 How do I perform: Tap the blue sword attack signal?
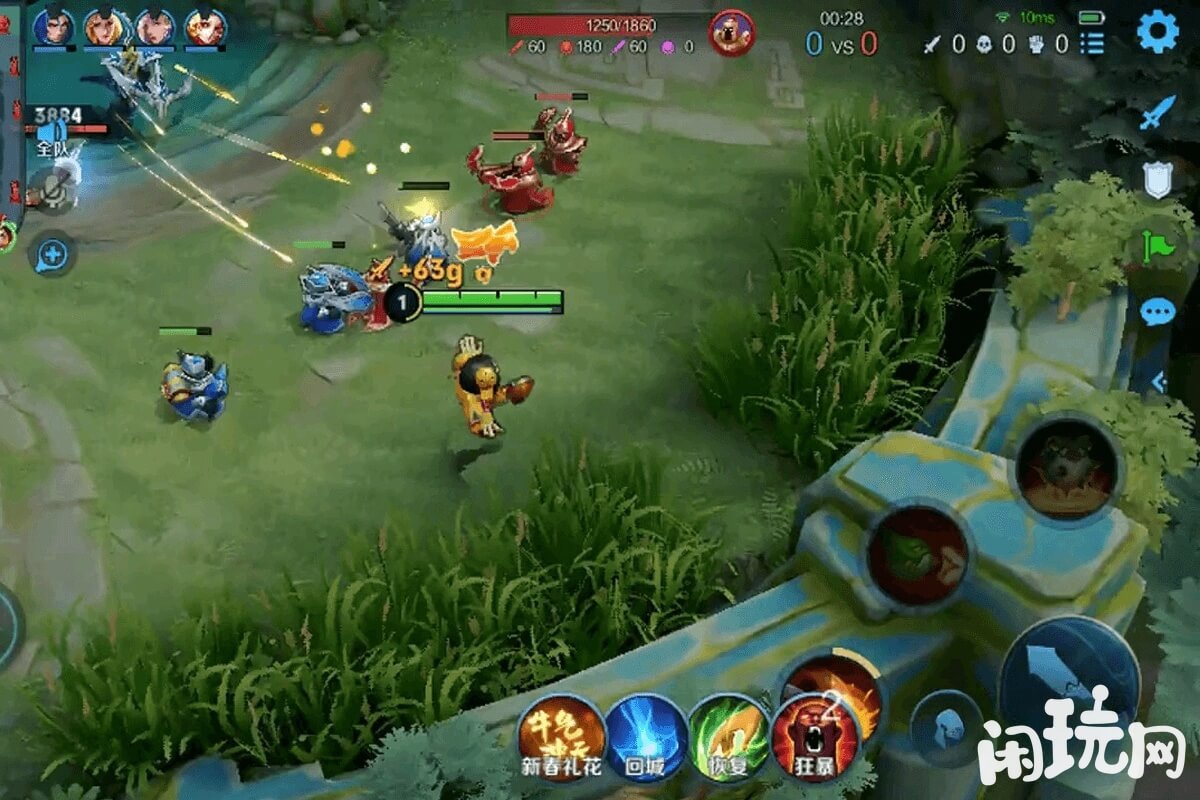tap(1158, 113)
